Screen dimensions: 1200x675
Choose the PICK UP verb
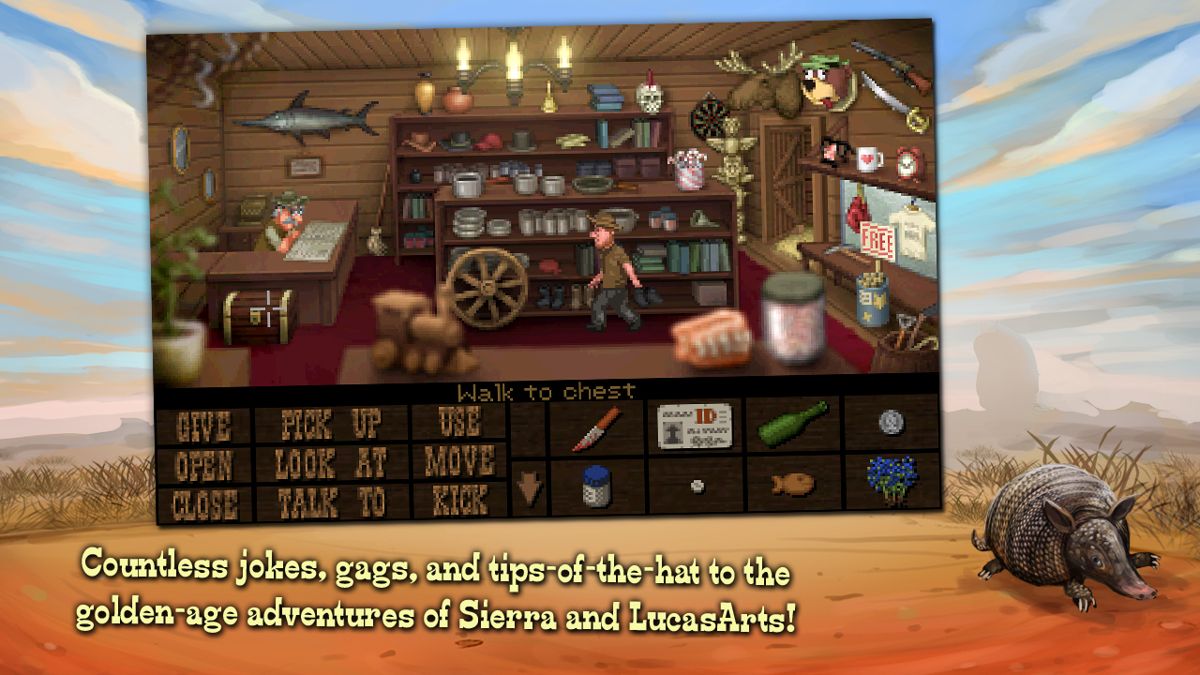(x=332, y=424)
